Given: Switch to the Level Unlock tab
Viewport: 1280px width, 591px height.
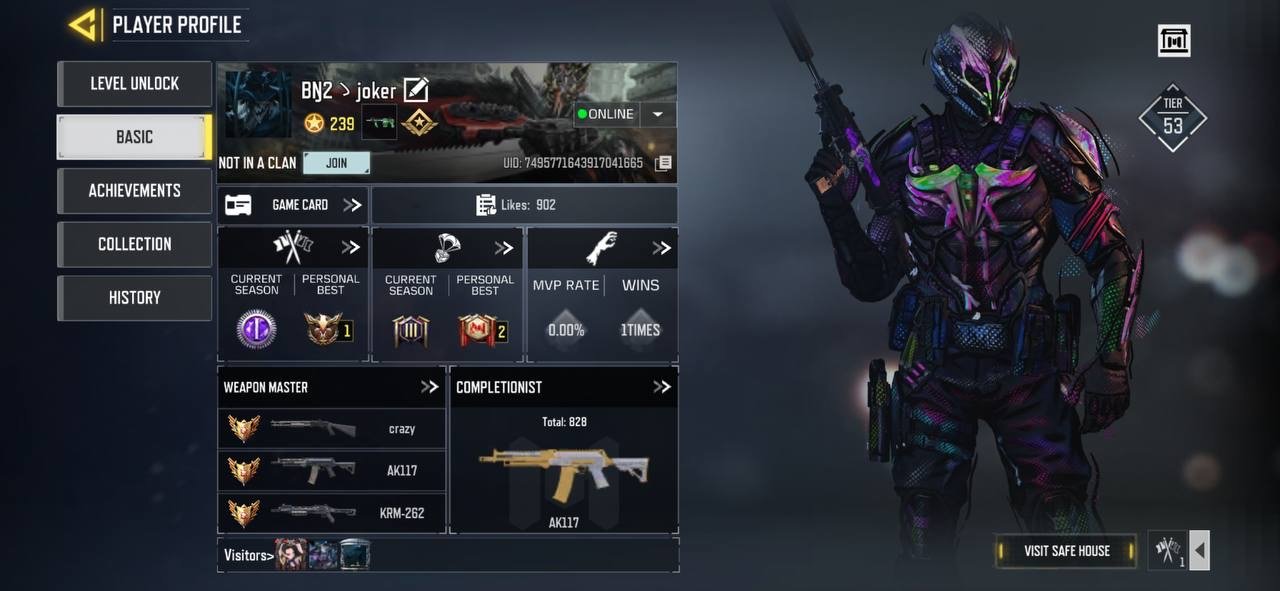Looking at the screenshot, I should 134,84.
